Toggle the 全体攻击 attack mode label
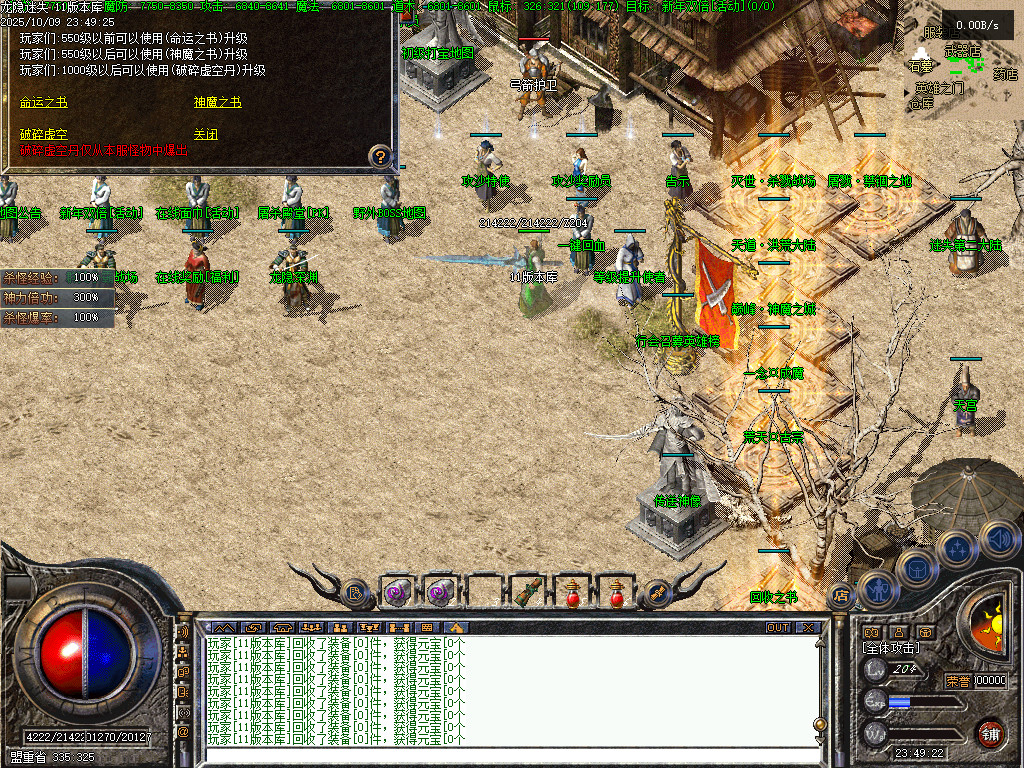The width and height of the screenshot is (1024, 768). click(892, 648)
